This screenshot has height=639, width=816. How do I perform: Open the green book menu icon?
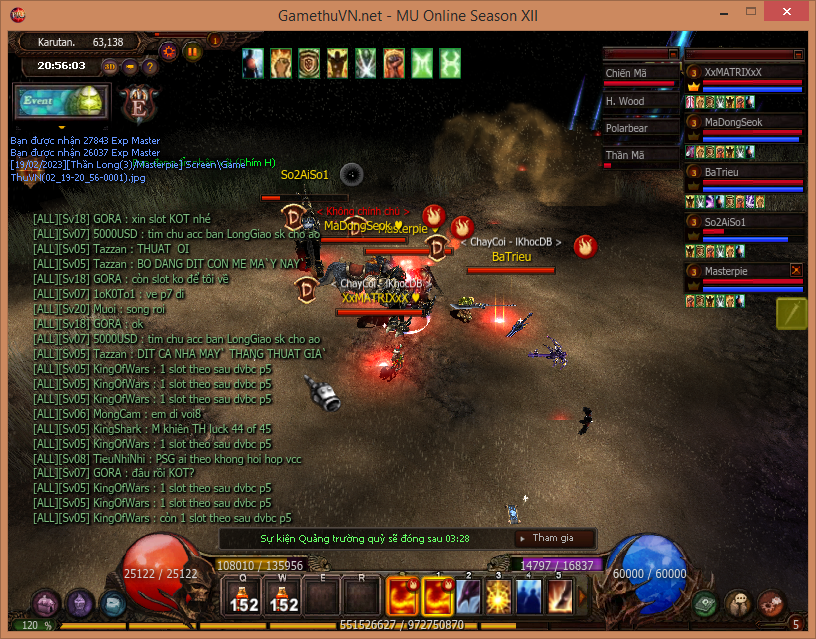tap(707, 603)
